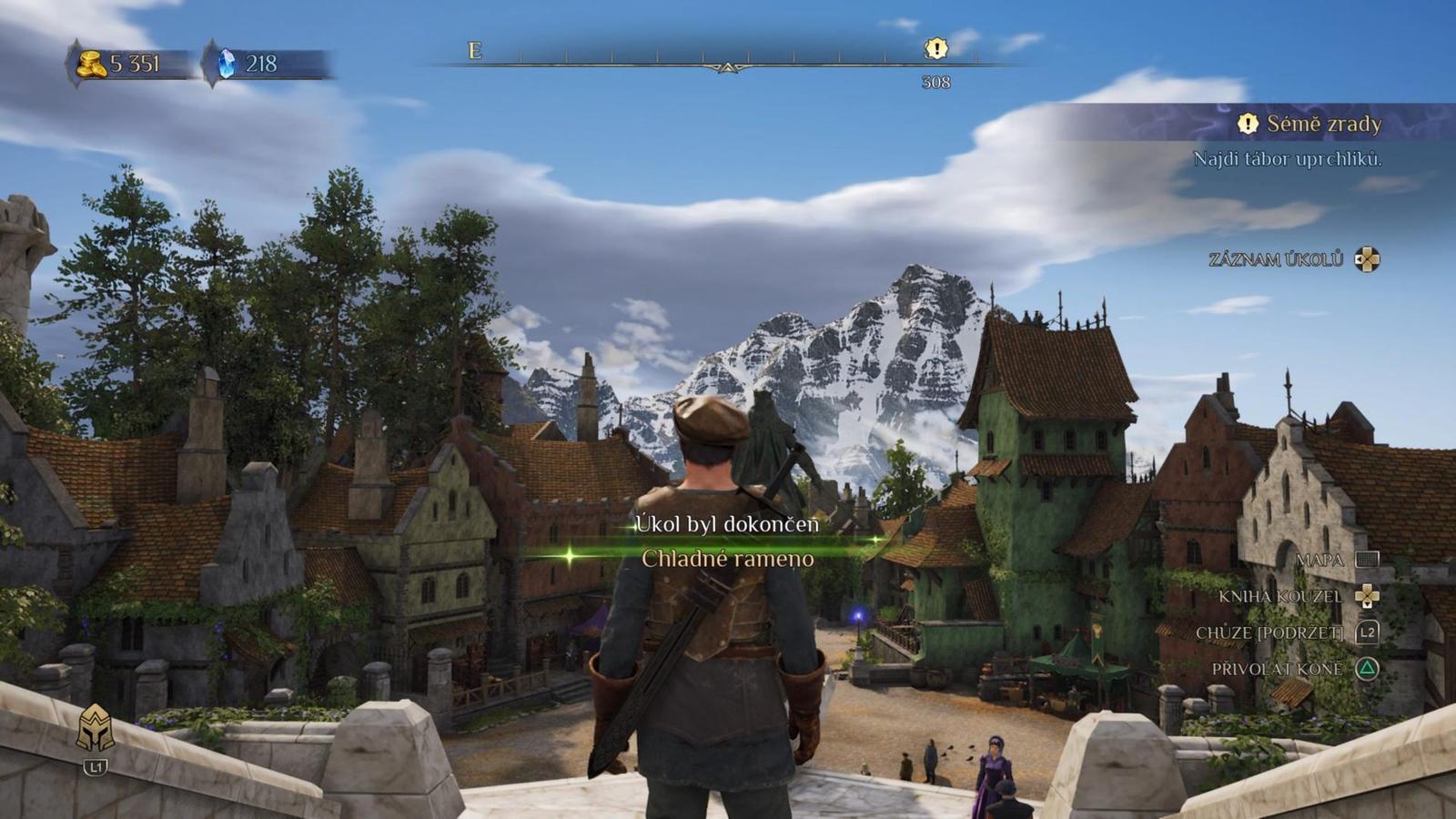The width and height of the screenshot is (1456, 819).
Task: Open the Záznam úkolů quest log
Action: [1292, 259]
